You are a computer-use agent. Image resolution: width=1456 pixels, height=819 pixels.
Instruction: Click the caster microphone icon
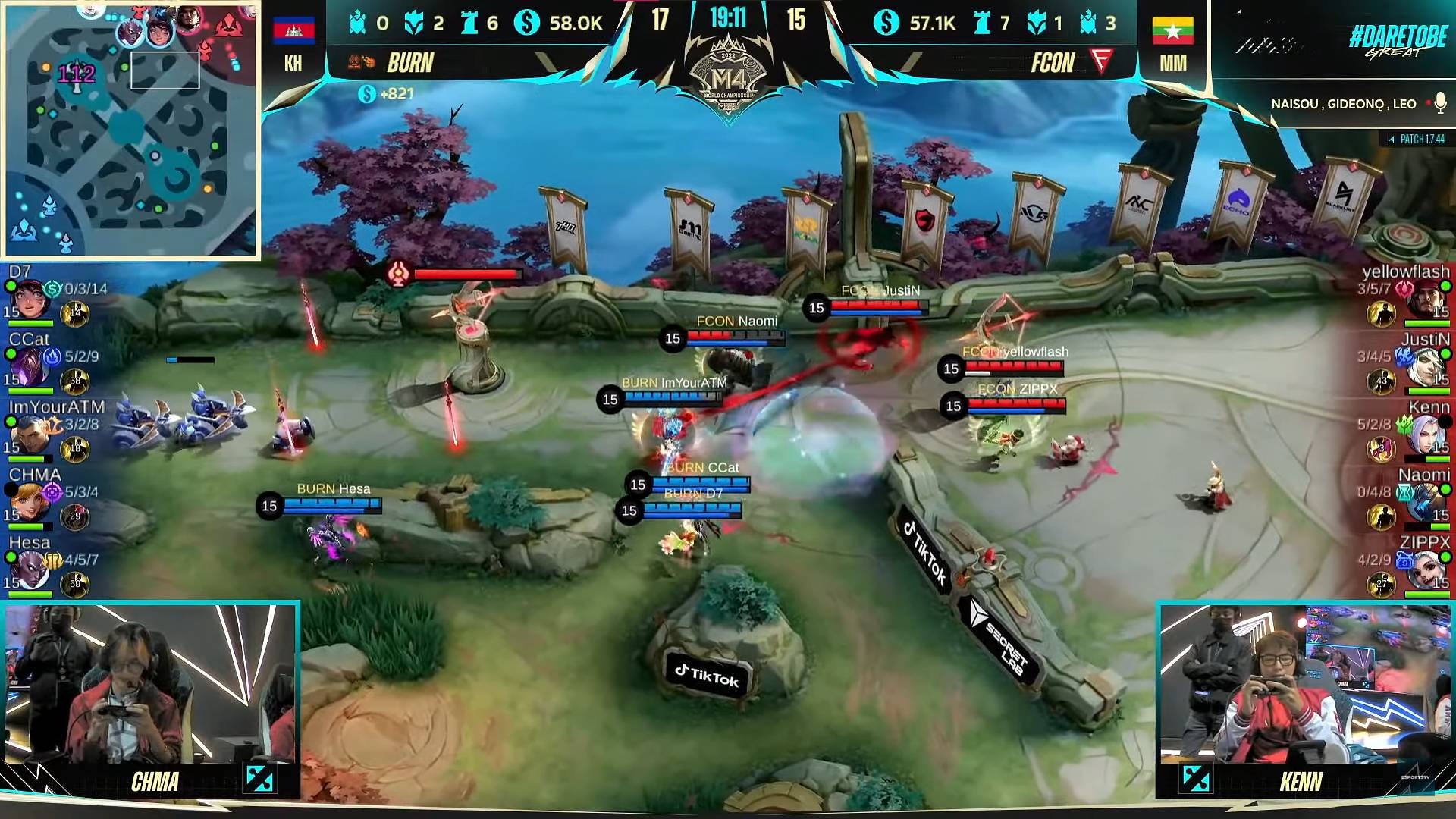1439,104
